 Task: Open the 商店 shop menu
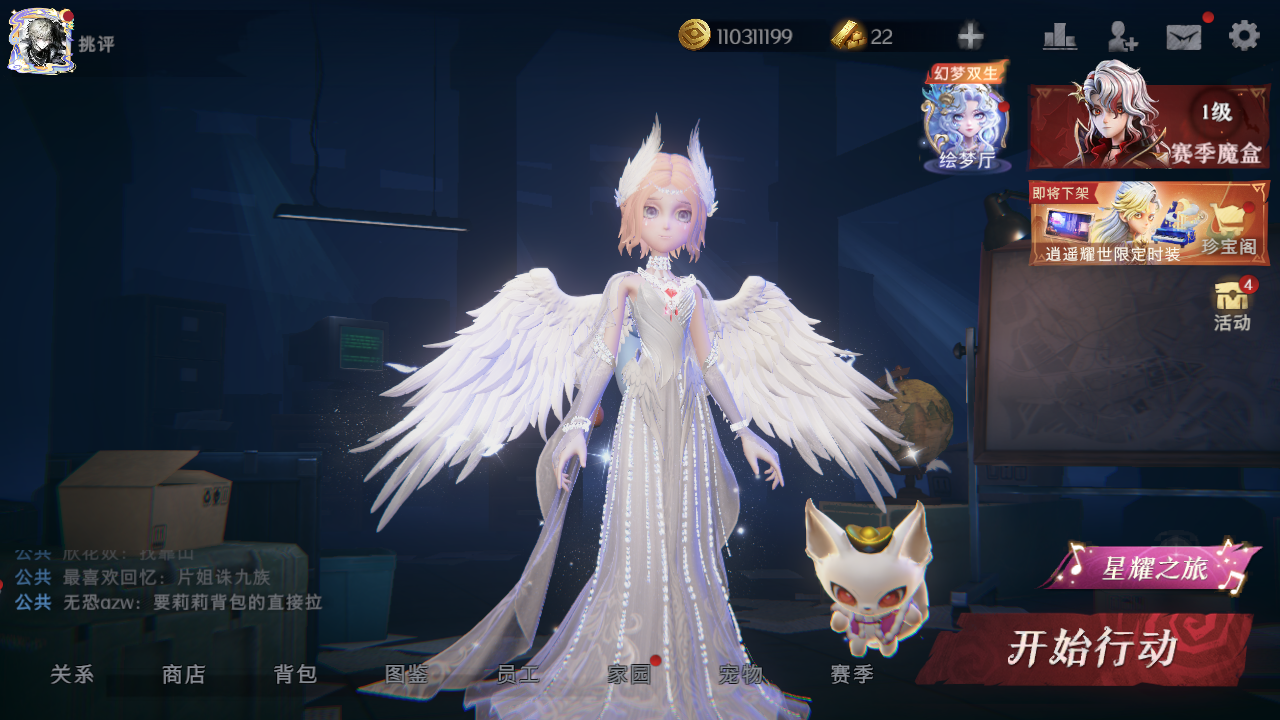click(183, 675)
